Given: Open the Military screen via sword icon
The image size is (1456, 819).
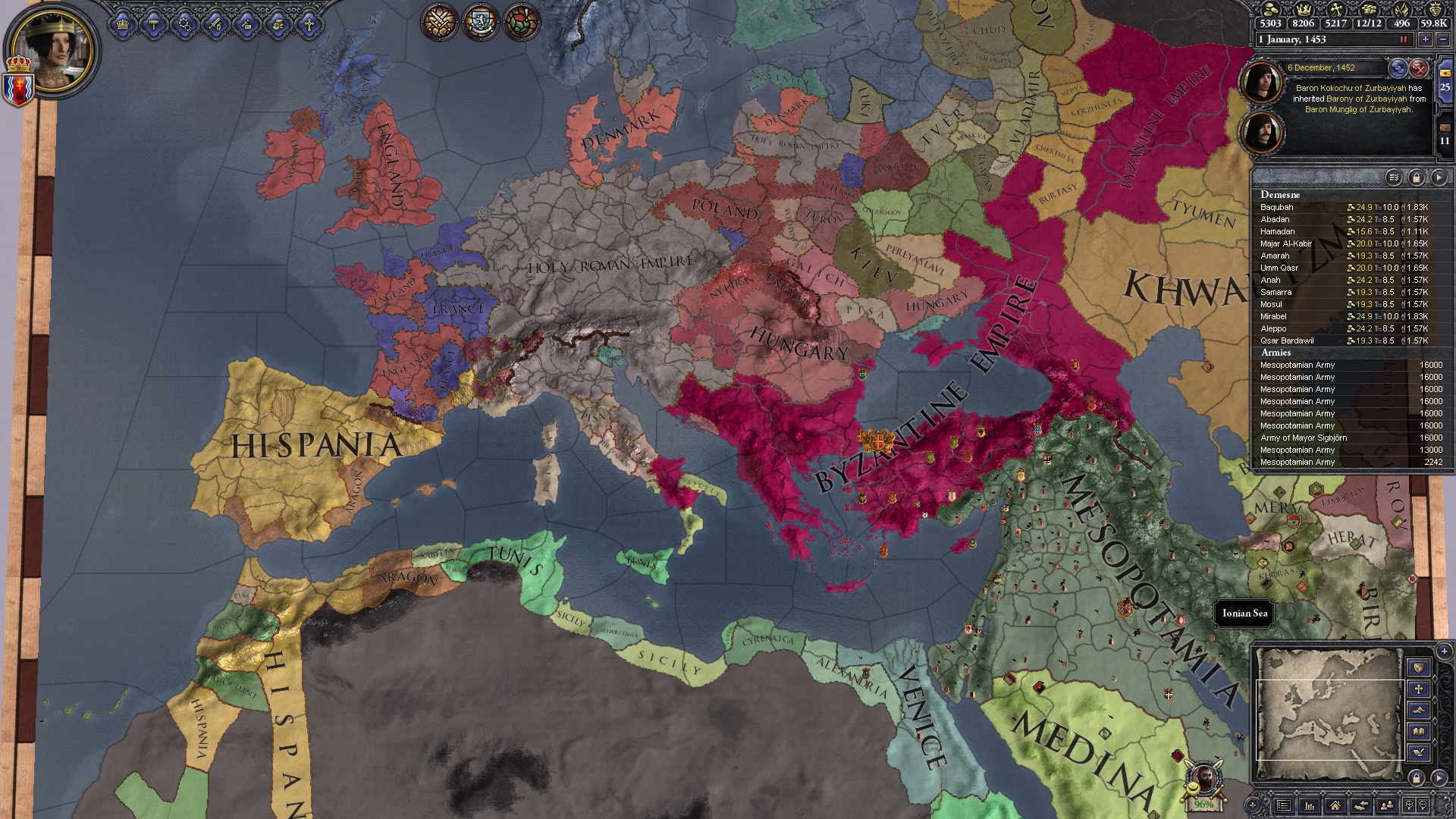Looking at the screenshot, I should click(217, 24).
